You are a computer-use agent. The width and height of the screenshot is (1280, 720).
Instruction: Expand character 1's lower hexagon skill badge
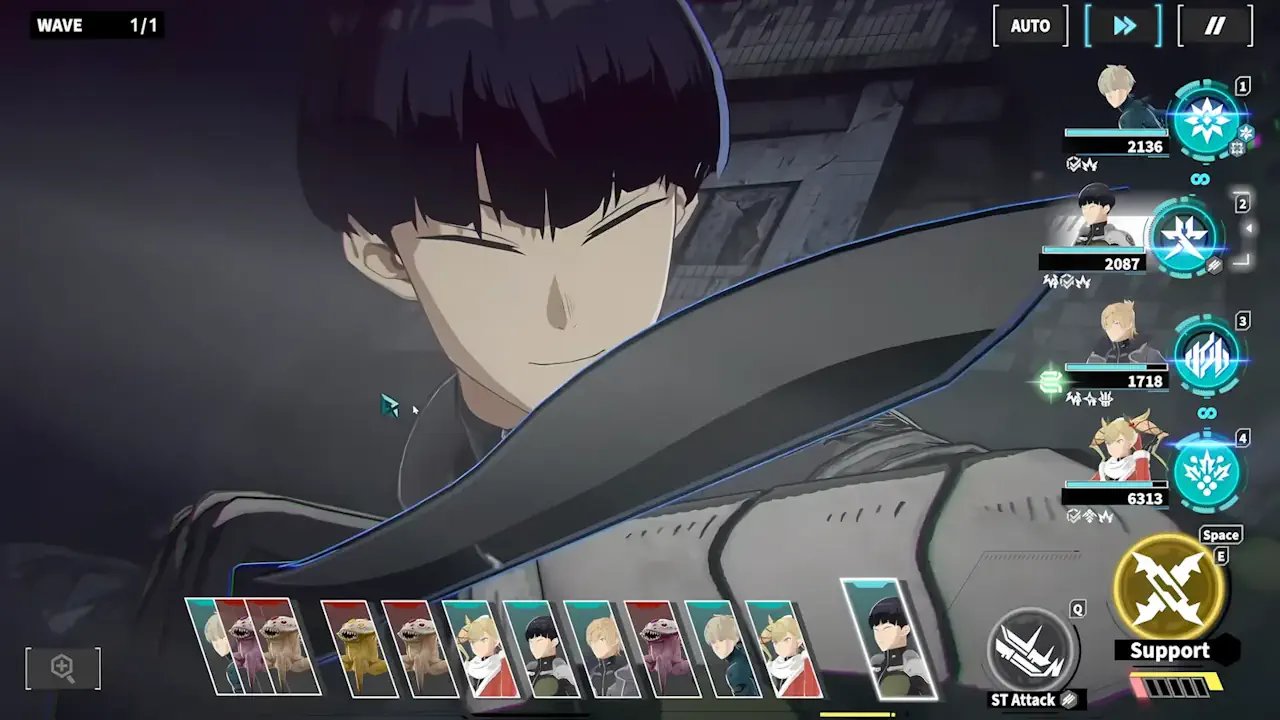[x=1236, y=149]
